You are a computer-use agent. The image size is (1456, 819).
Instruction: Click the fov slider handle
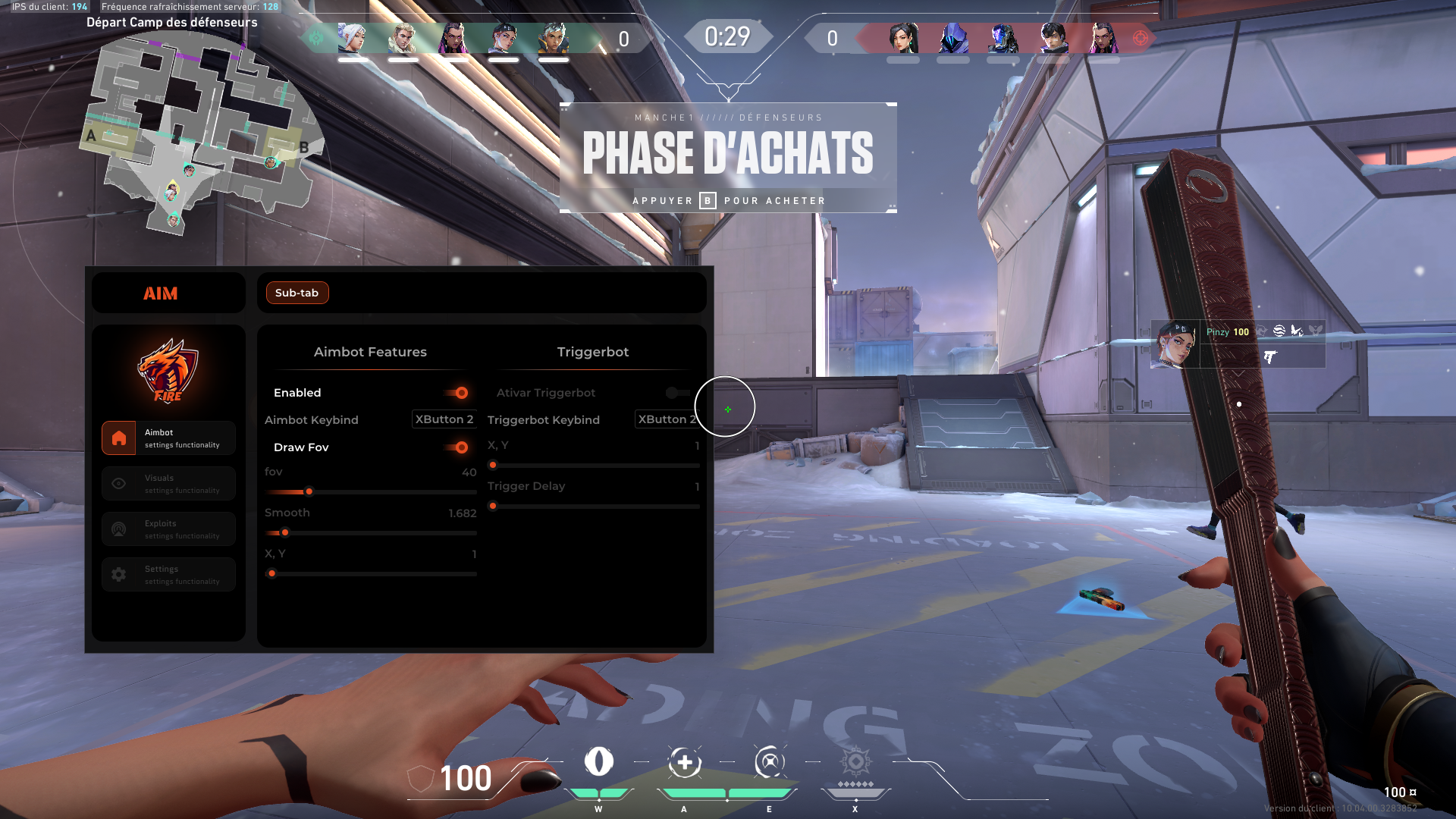(x=309, y=491)
